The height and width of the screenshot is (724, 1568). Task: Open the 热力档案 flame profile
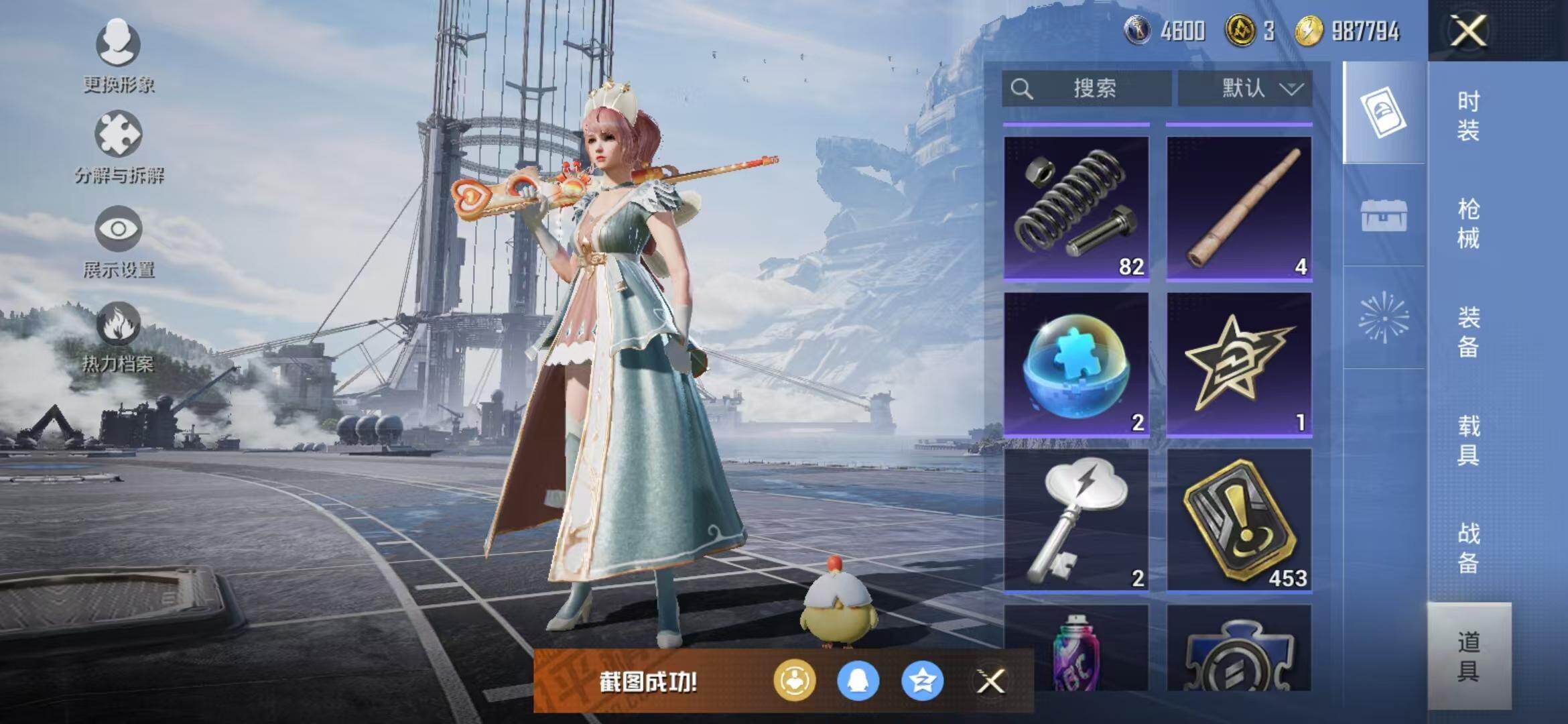click(119, 337)
